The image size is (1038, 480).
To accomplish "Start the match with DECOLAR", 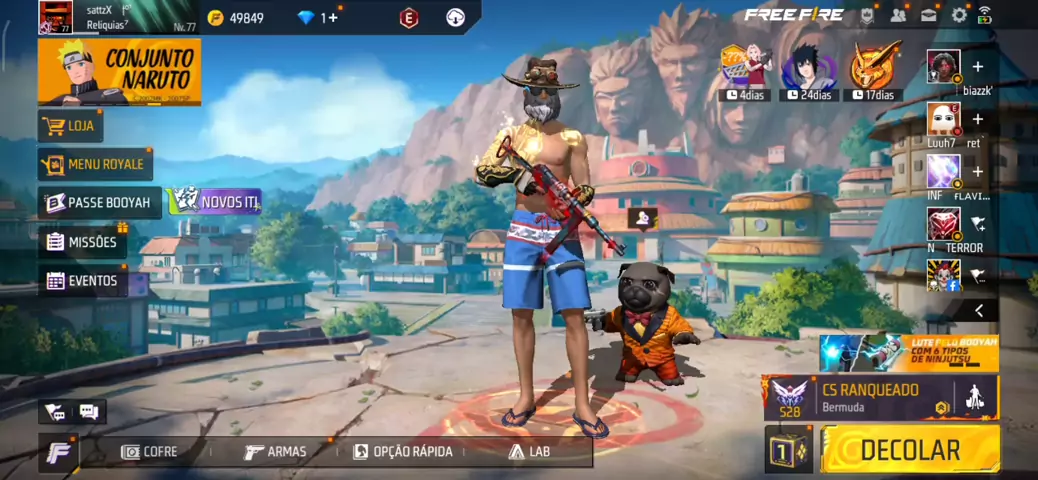I will 909,449.
